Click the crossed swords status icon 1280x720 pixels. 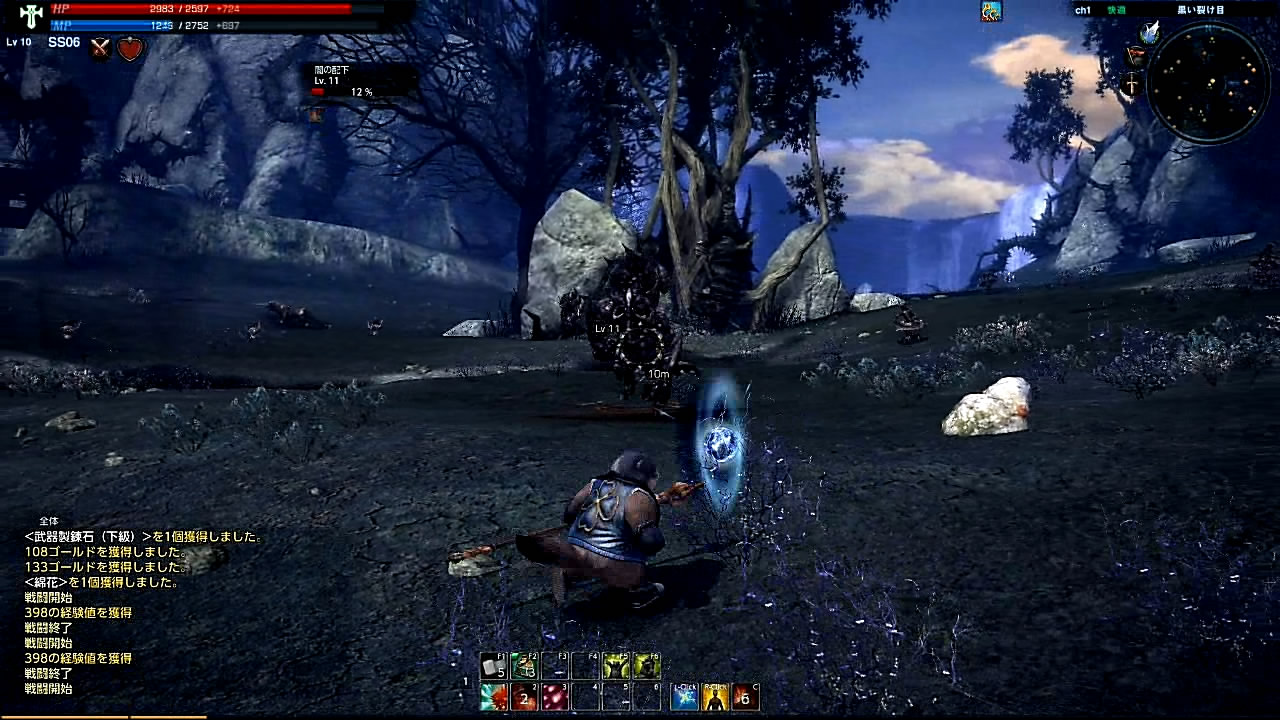[100, 48]
